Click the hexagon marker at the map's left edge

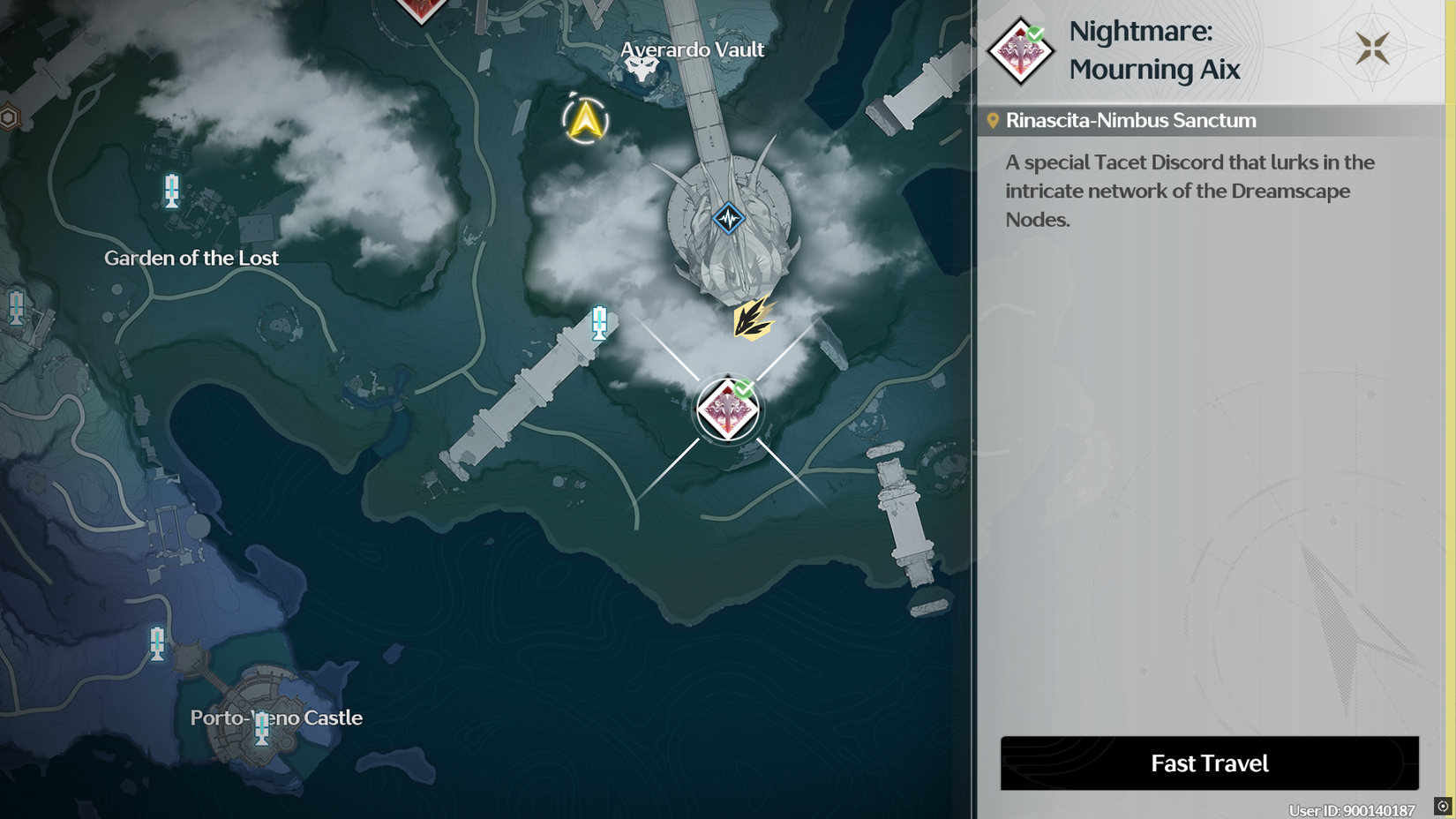pos(10,115)
